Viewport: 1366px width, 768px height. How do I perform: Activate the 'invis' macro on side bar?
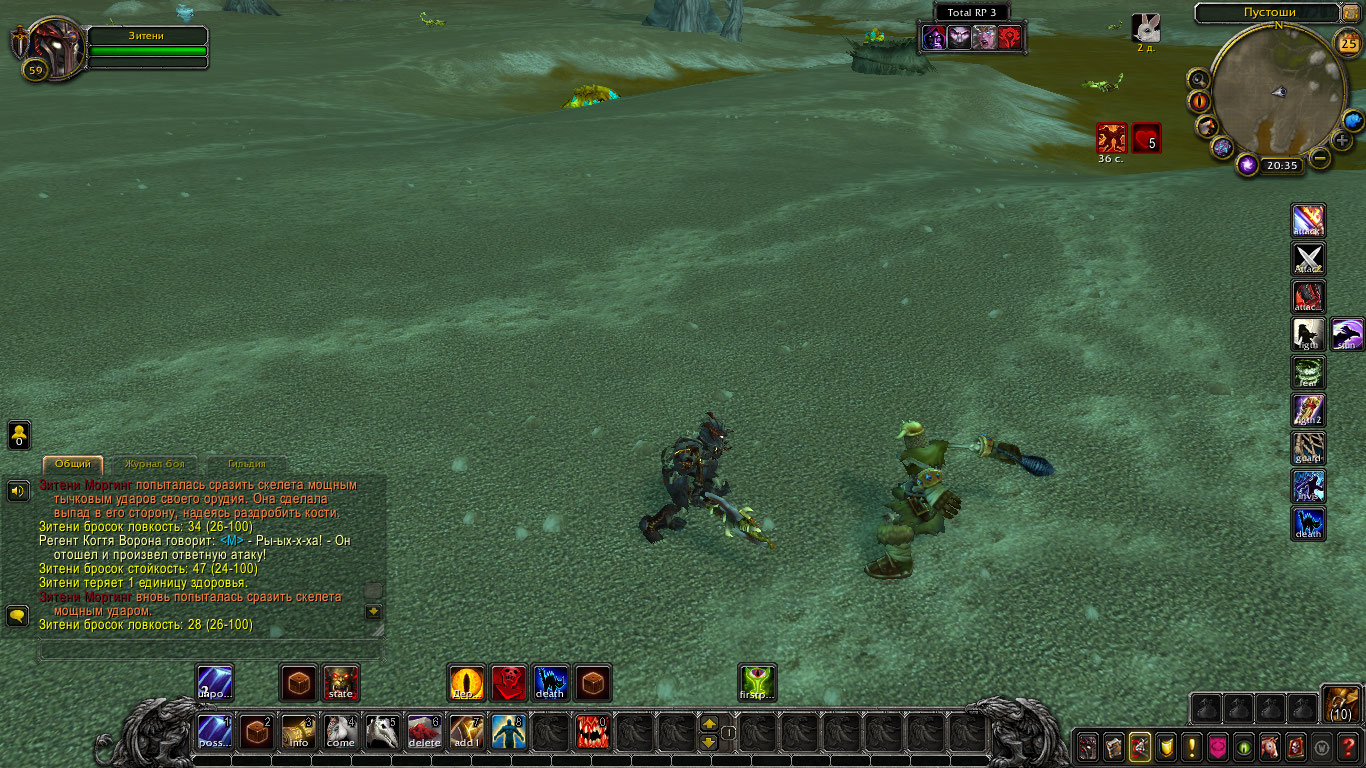click(x=1309, y=487)
